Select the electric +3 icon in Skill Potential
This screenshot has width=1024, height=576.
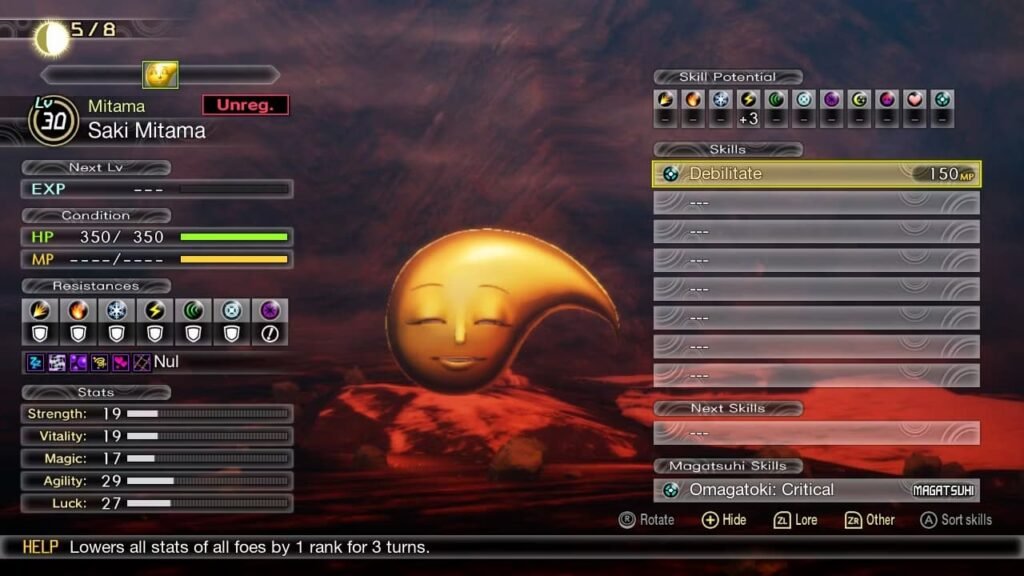coord(748,100)
